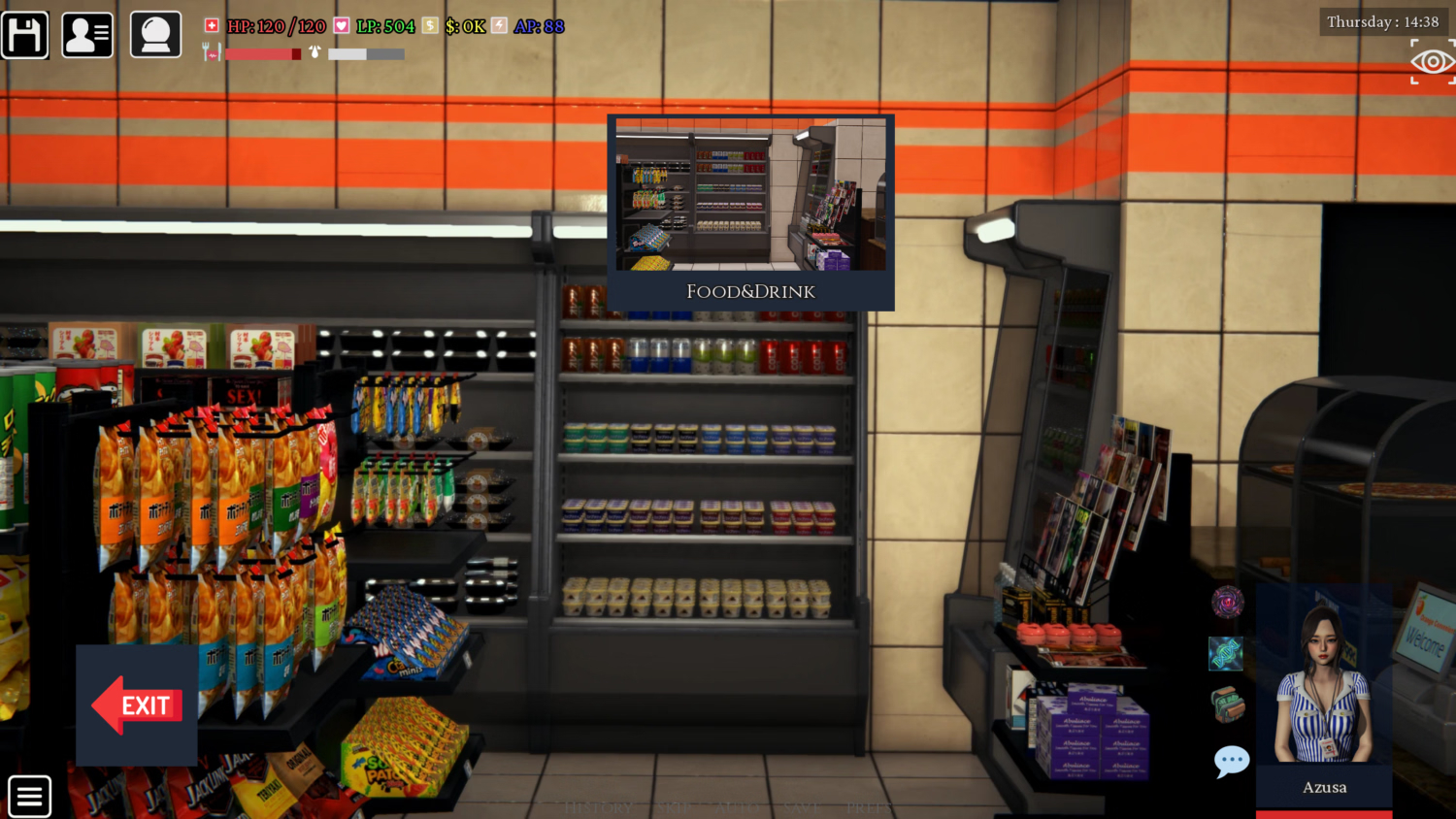Click the red hunger meter bar
This screenshot has width=1456, height=819.
coord(262,53)
